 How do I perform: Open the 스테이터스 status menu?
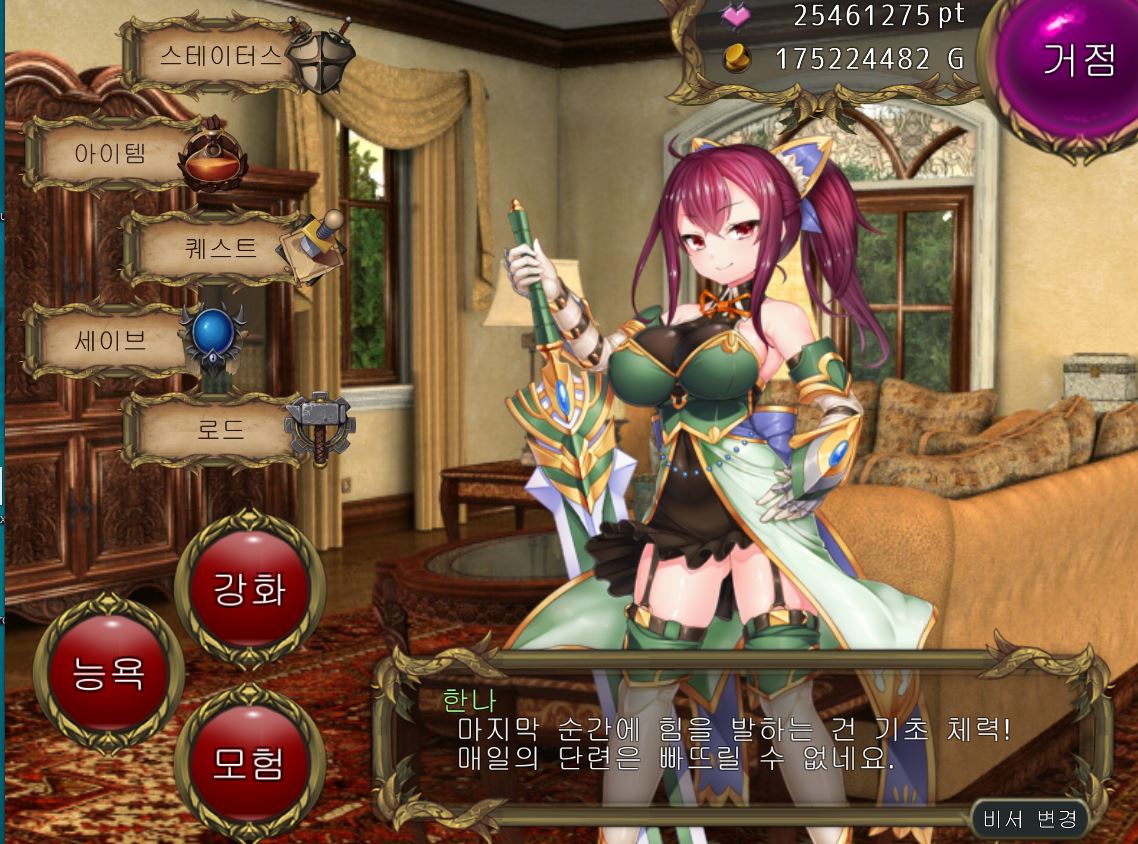222,55
